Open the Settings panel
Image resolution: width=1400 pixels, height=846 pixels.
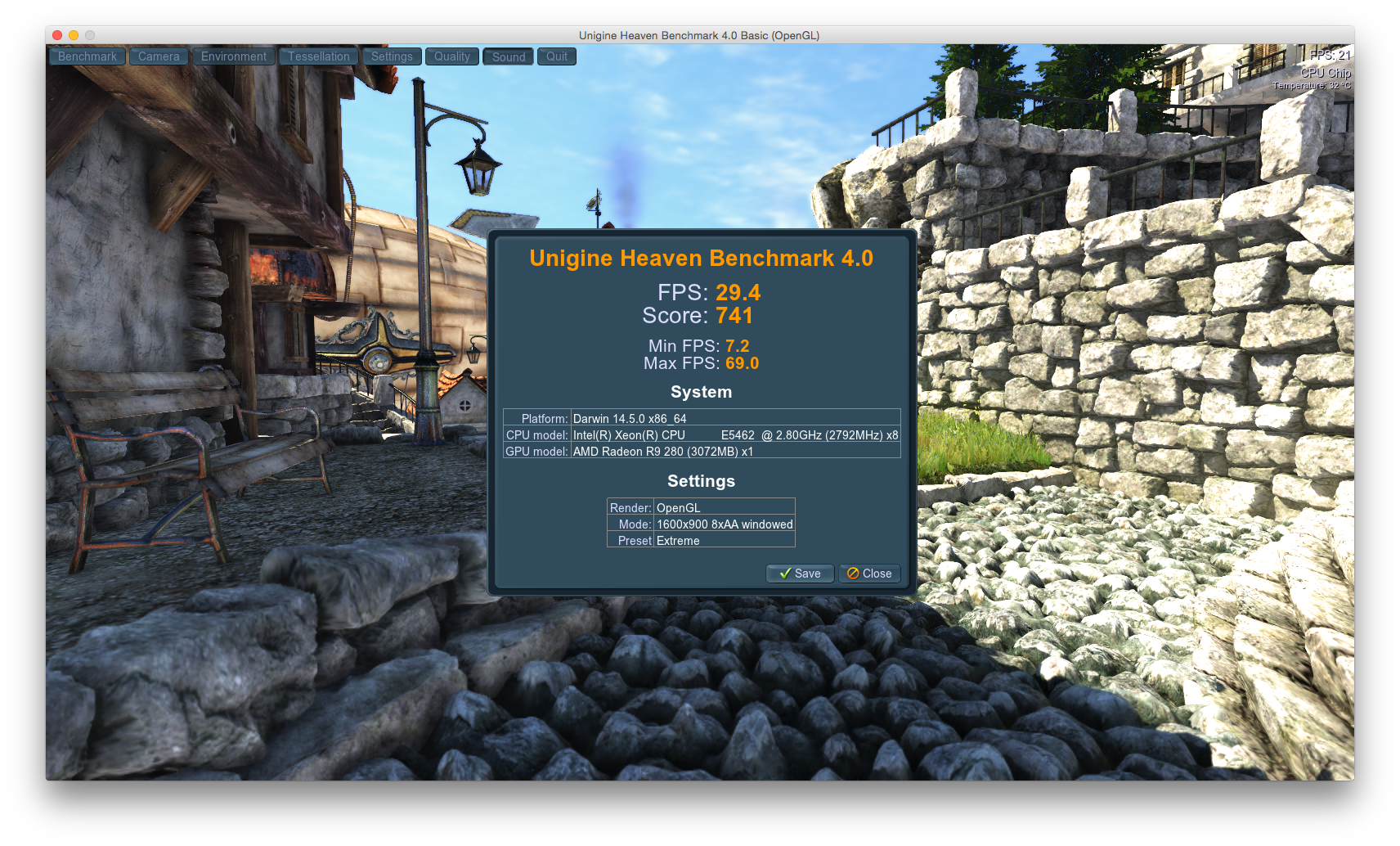[392, 56]
